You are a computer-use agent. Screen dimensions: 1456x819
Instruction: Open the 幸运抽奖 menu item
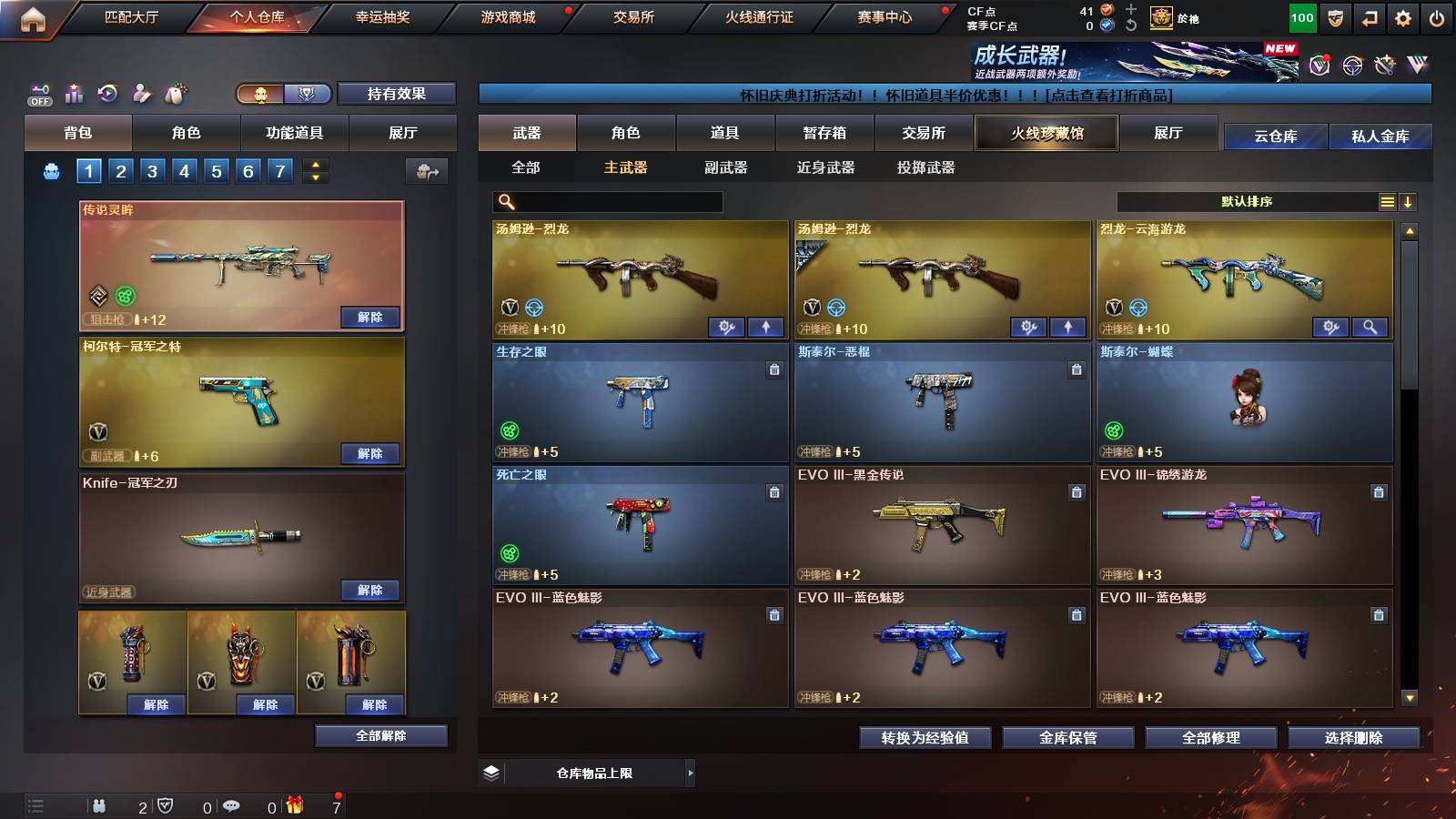click(382, 16)
